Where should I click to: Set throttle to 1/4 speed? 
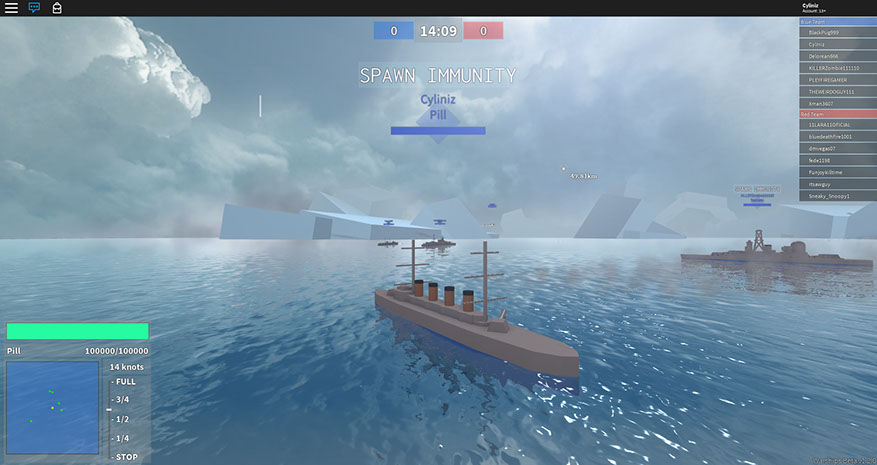(x=123, y=437)
